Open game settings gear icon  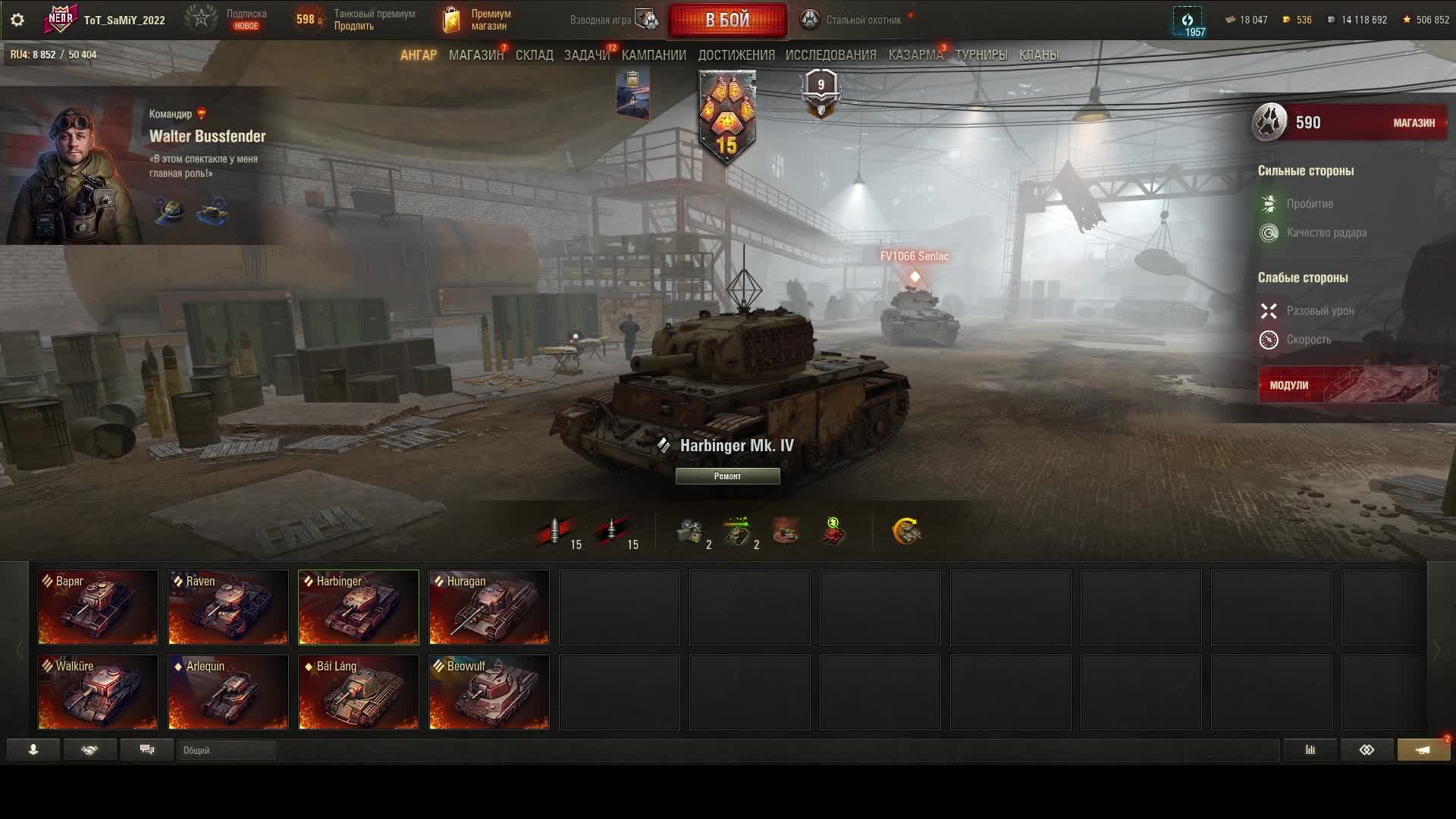pyautogui.click(x=17, y=20)
